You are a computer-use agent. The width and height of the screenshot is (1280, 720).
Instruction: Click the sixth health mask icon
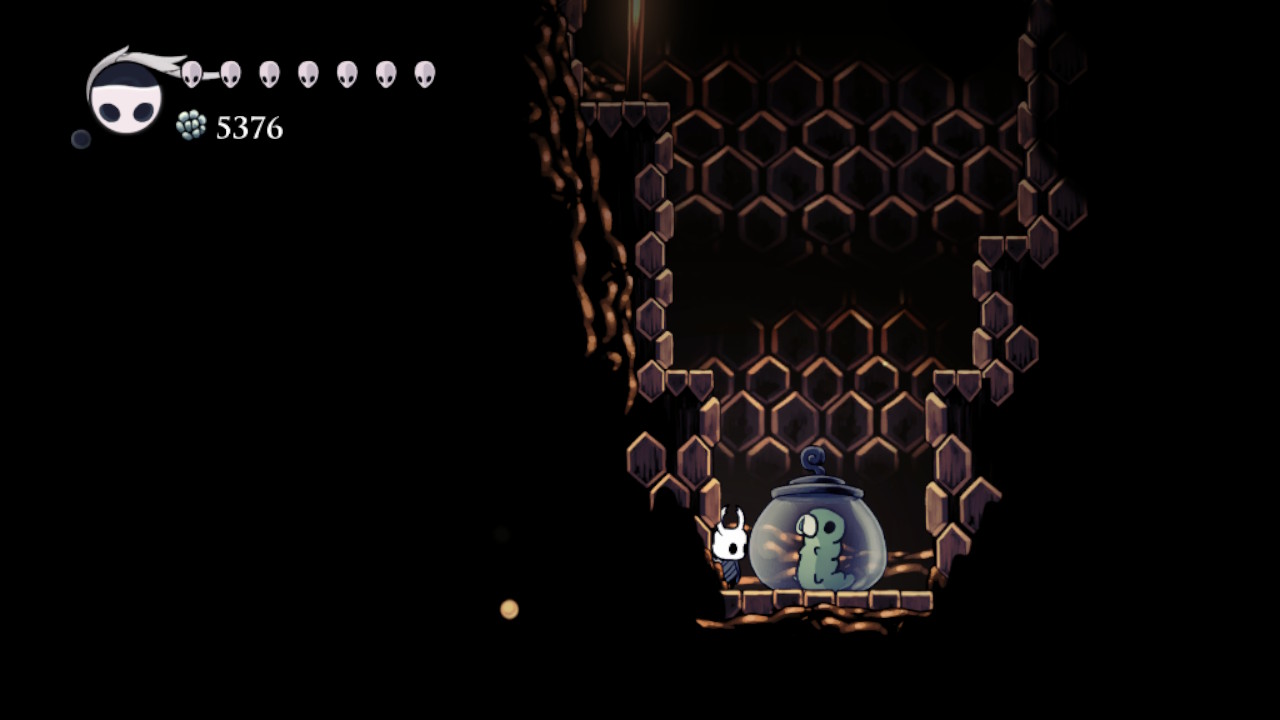pos(388,72)
